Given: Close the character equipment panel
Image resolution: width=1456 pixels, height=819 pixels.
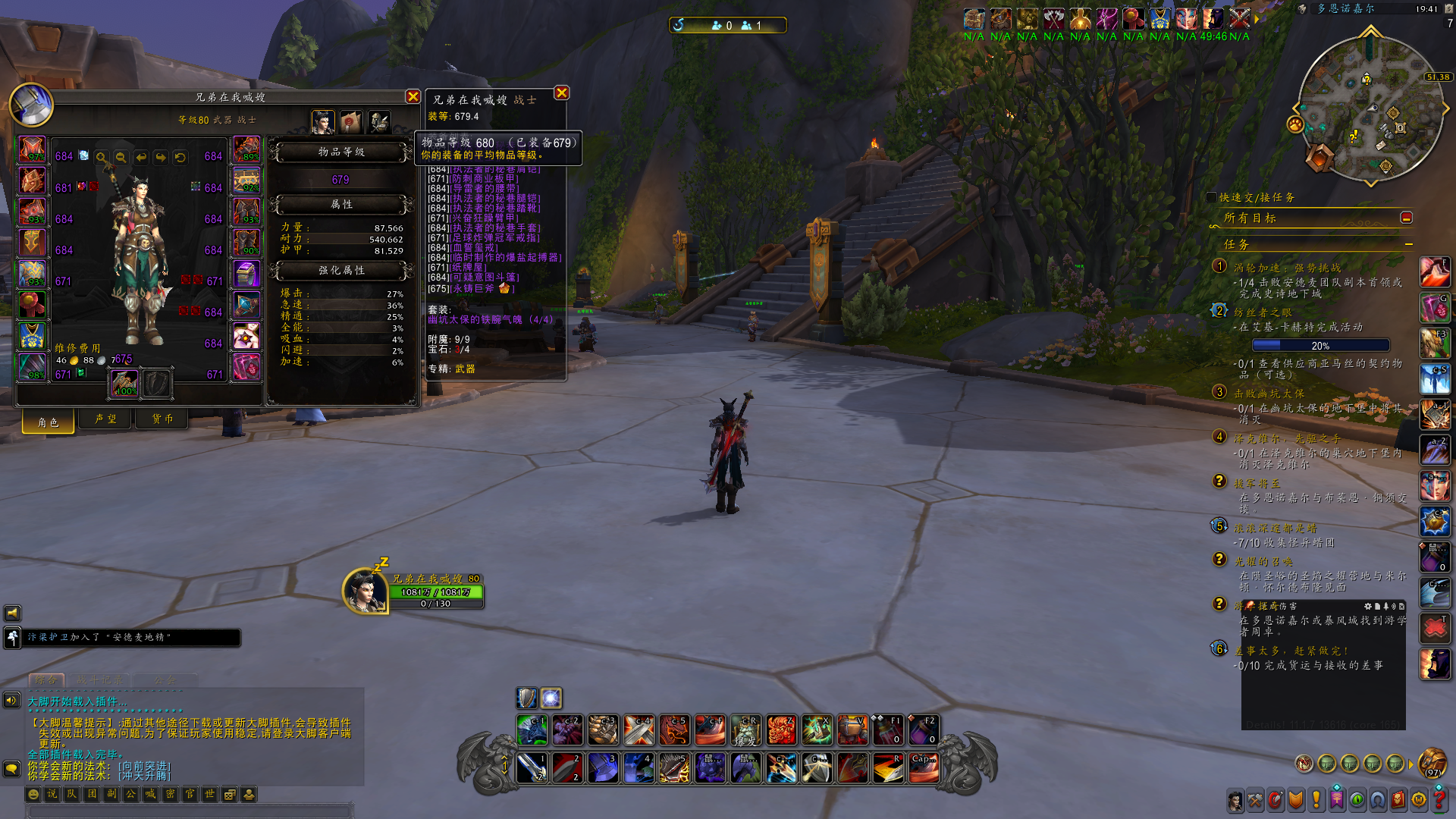Looking at the screenshot, I should pyautogui.click(x=413, y=97).
